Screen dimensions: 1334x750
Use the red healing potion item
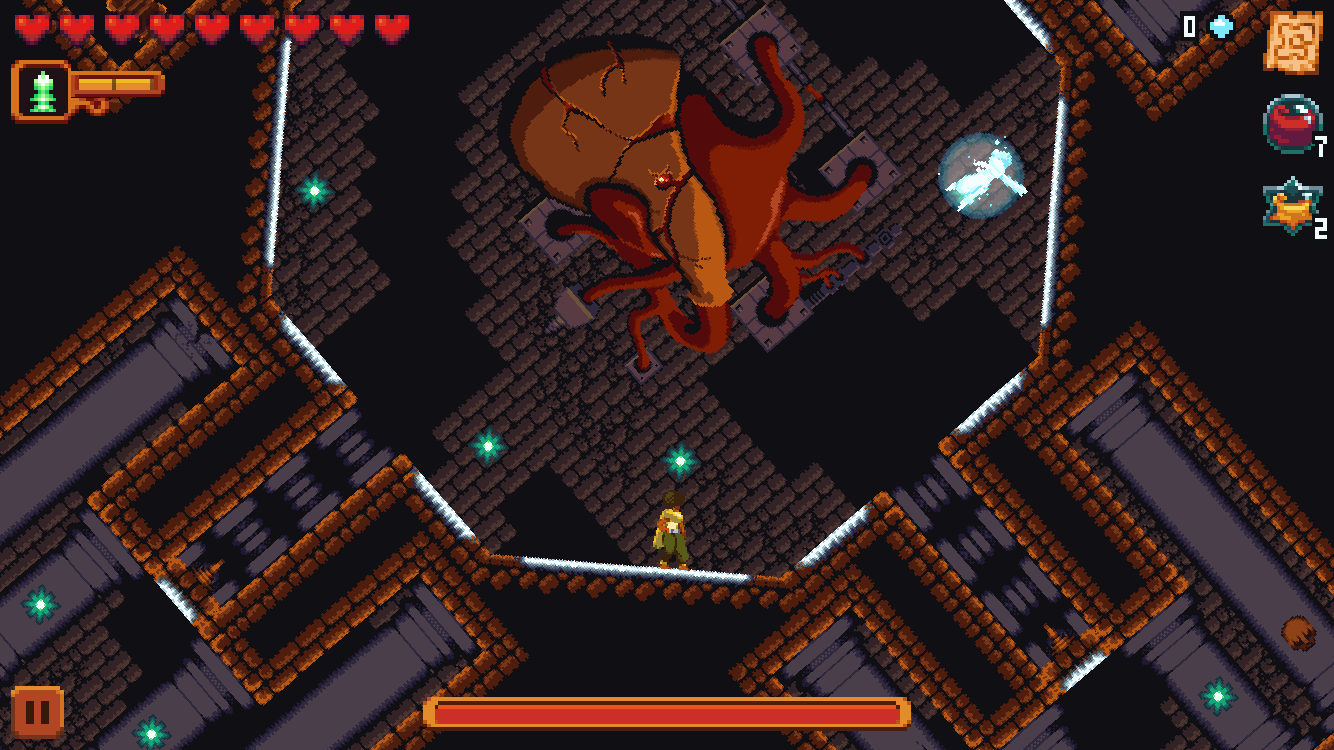1291,124
